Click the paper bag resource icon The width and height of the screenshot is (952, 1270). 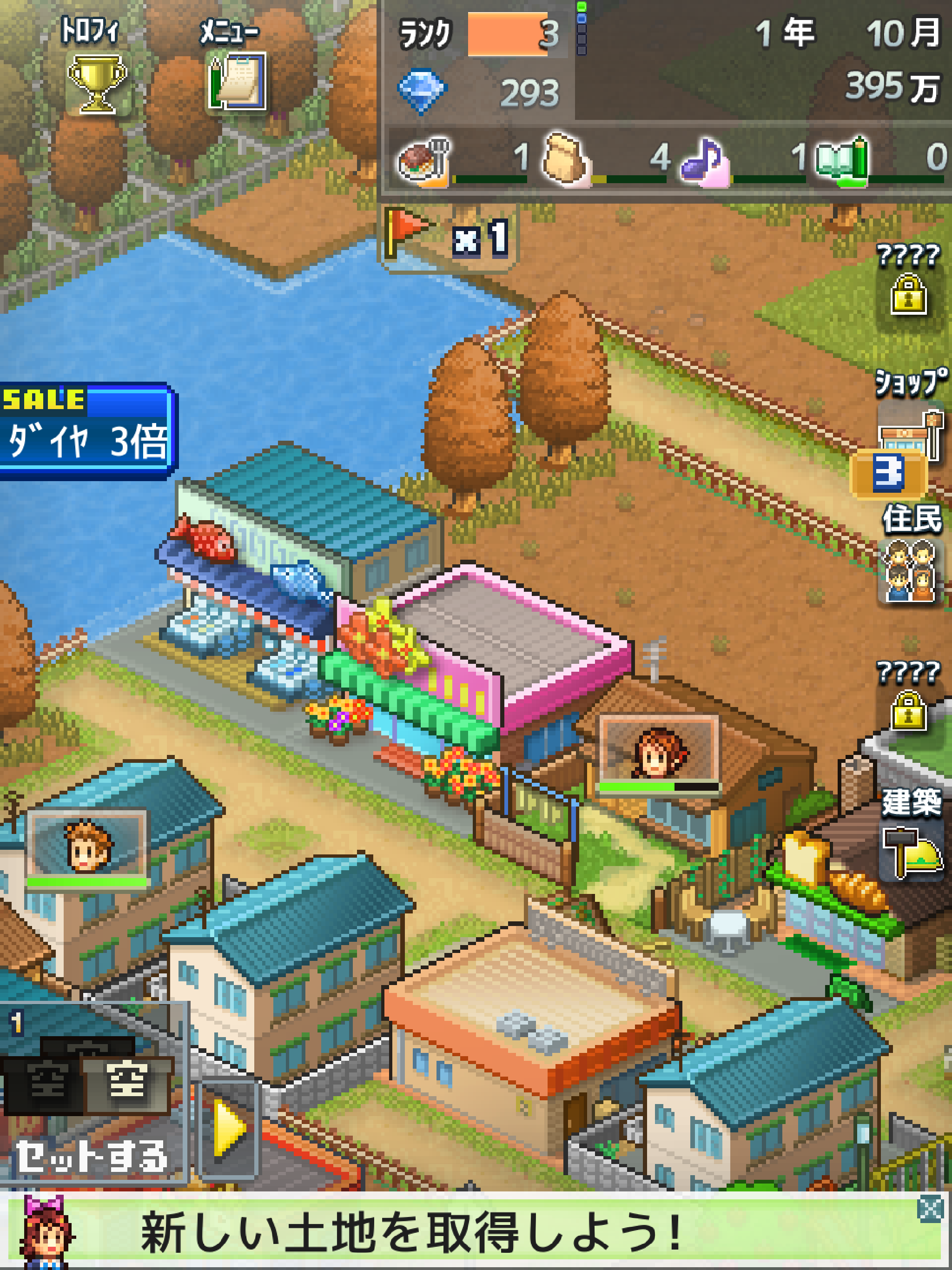point(566,158)
